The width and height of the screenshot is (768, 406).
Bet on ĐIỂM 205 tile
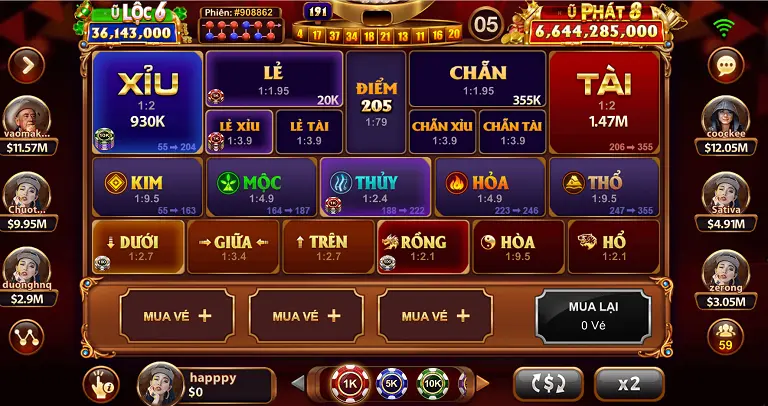point(375,100)
